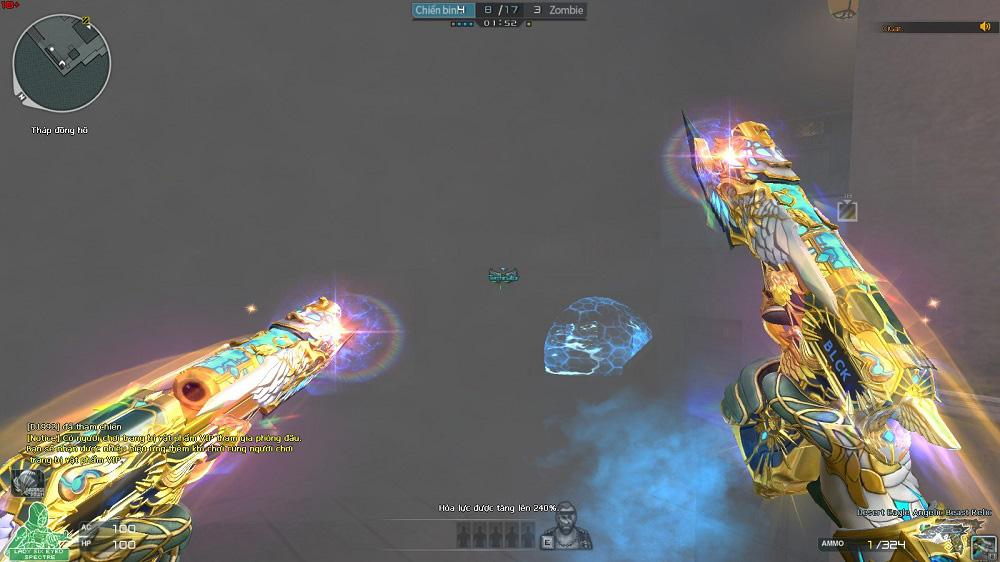Click the soldier face portrait icon
Viewport: 1000px width, 562px height.
click(567, 522)
